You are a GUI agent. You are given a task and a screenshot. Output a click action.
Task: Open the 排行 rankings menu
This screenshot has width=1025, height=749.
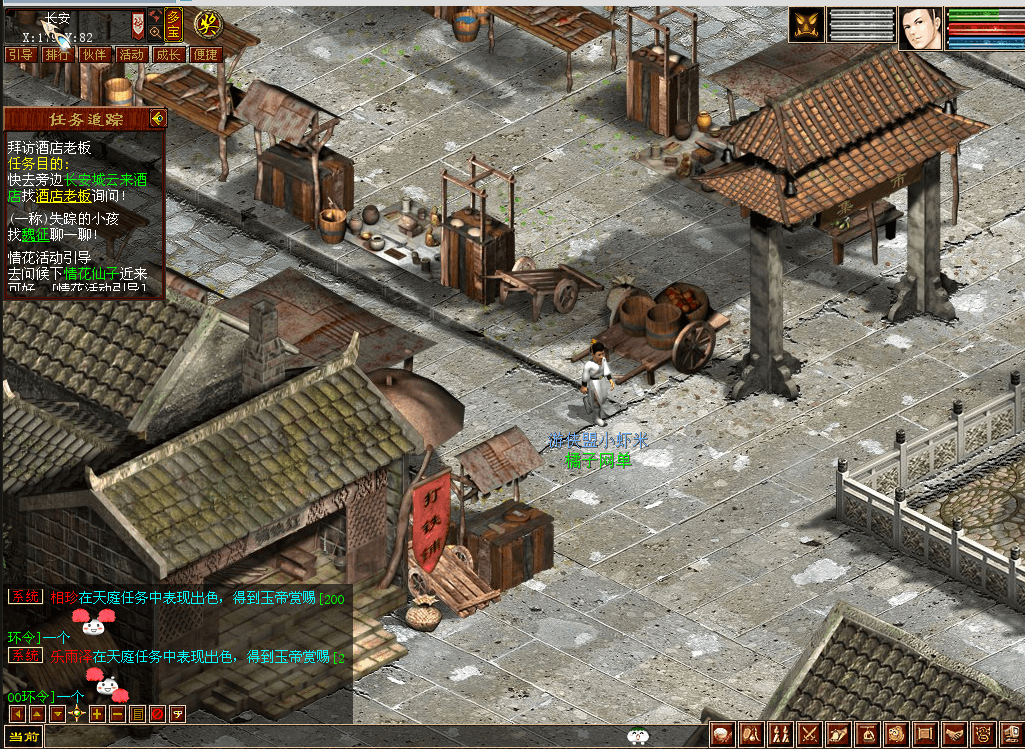tap(58, 55)
